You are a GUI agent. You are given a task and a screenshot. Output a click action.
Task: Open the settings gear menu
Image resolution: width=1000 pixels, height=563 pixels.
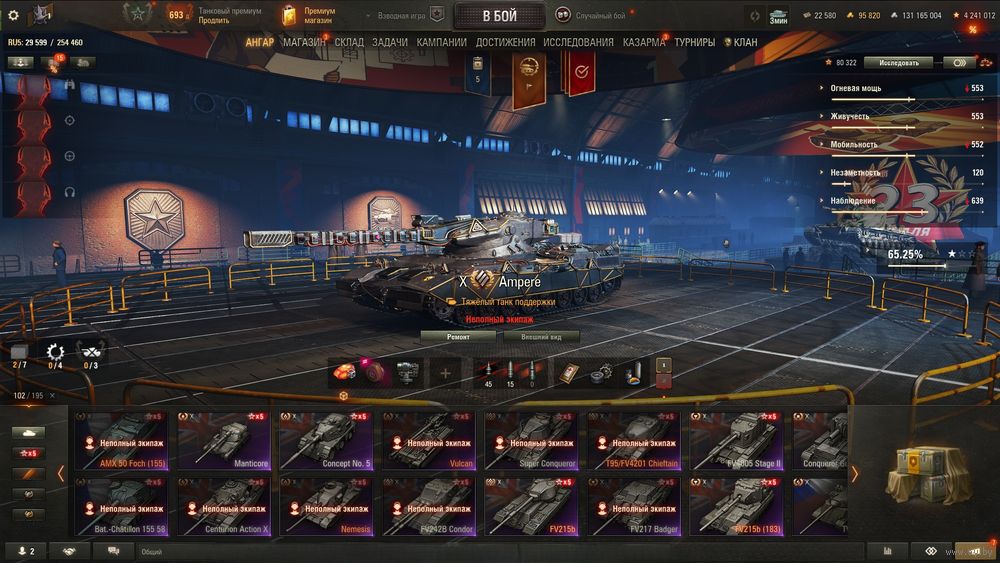(13, 15)
